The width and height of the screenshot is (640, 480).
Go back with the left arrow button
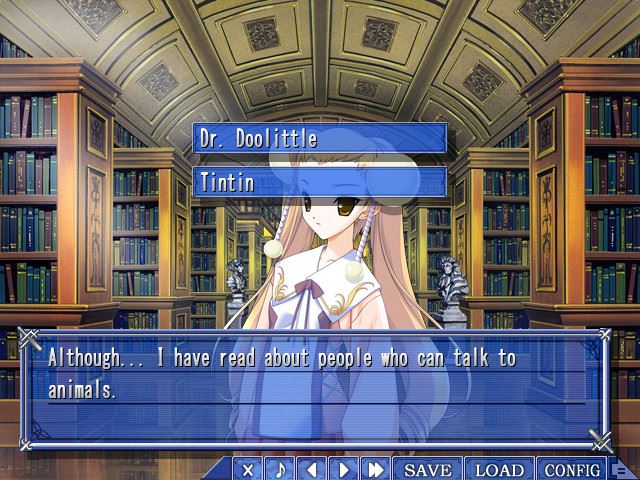(x=312, y=469)
